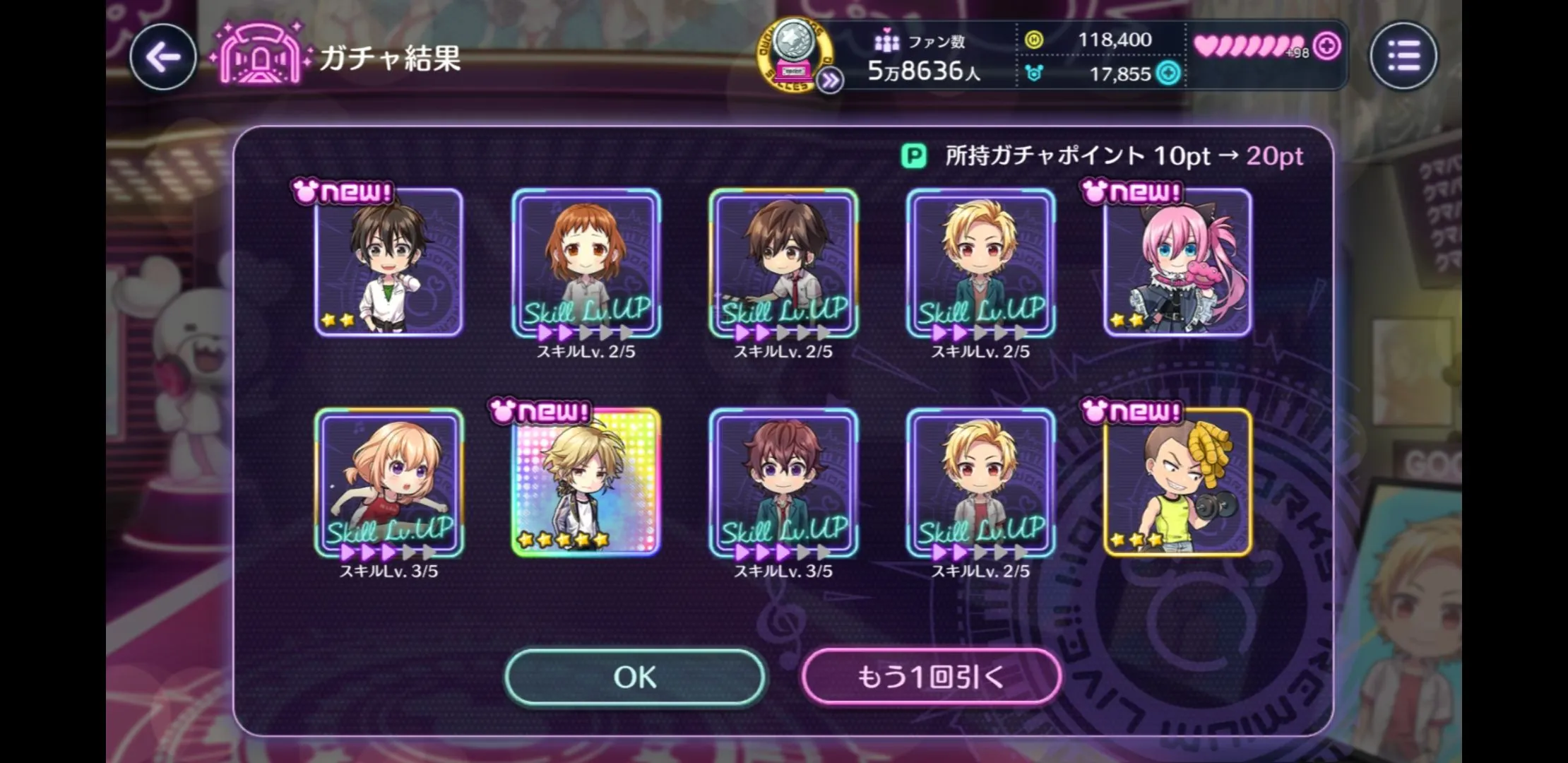This screenshot has width=1568, height=763.
Task: Expand the silver rank medal arrow
Action: point(830,81)
